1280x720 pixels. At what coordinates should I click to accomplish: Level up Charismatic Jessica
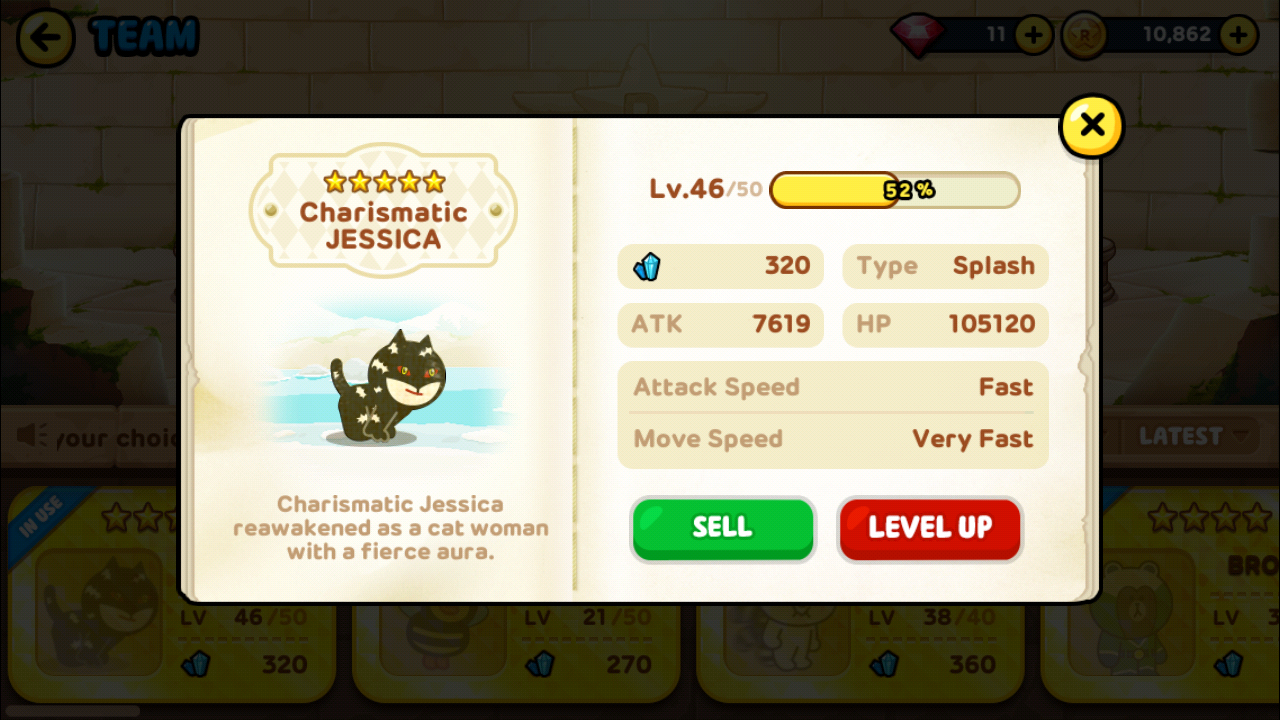(x=929, y=528)
